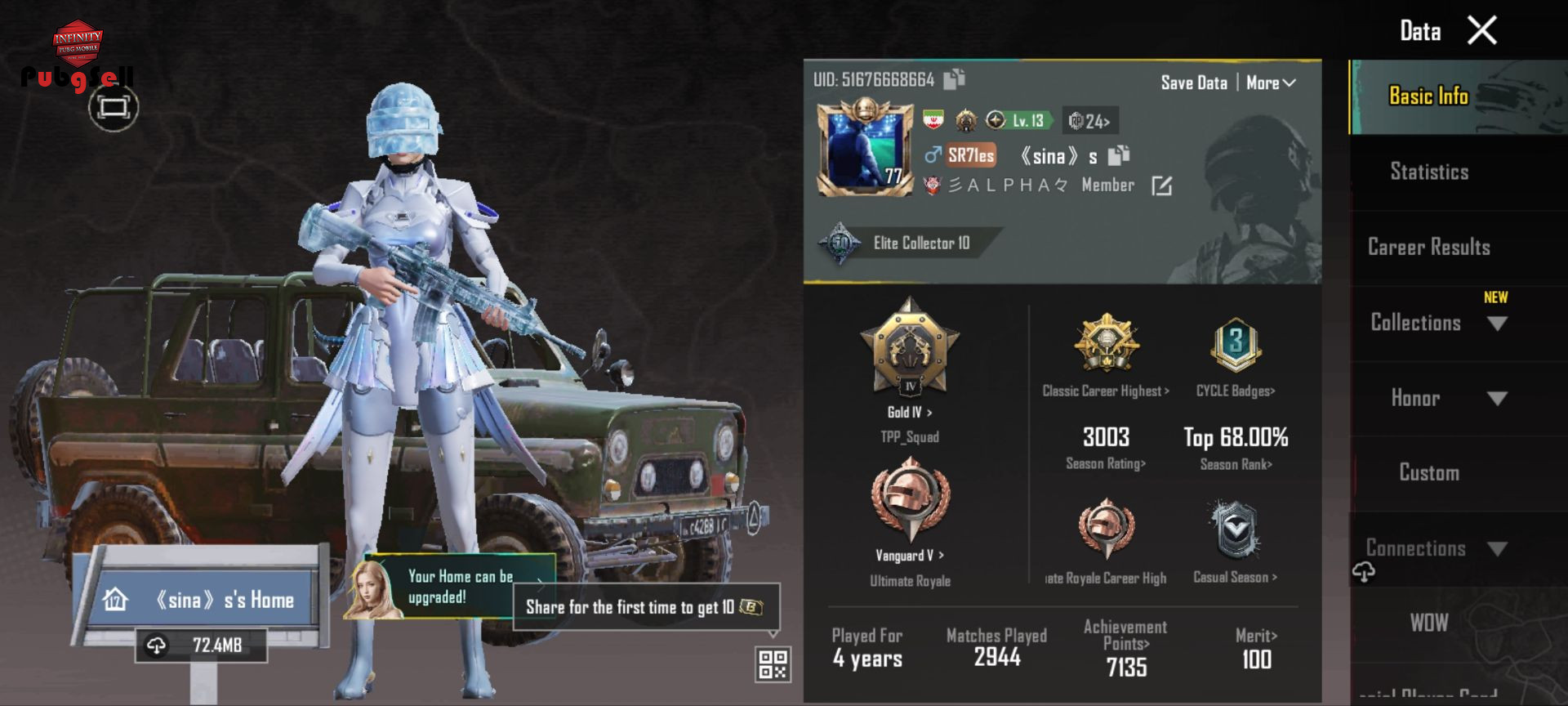Select the Basic Info tab
Image resolution: width=1568 pixels, height=706 pixels.
coord(1429,96)
